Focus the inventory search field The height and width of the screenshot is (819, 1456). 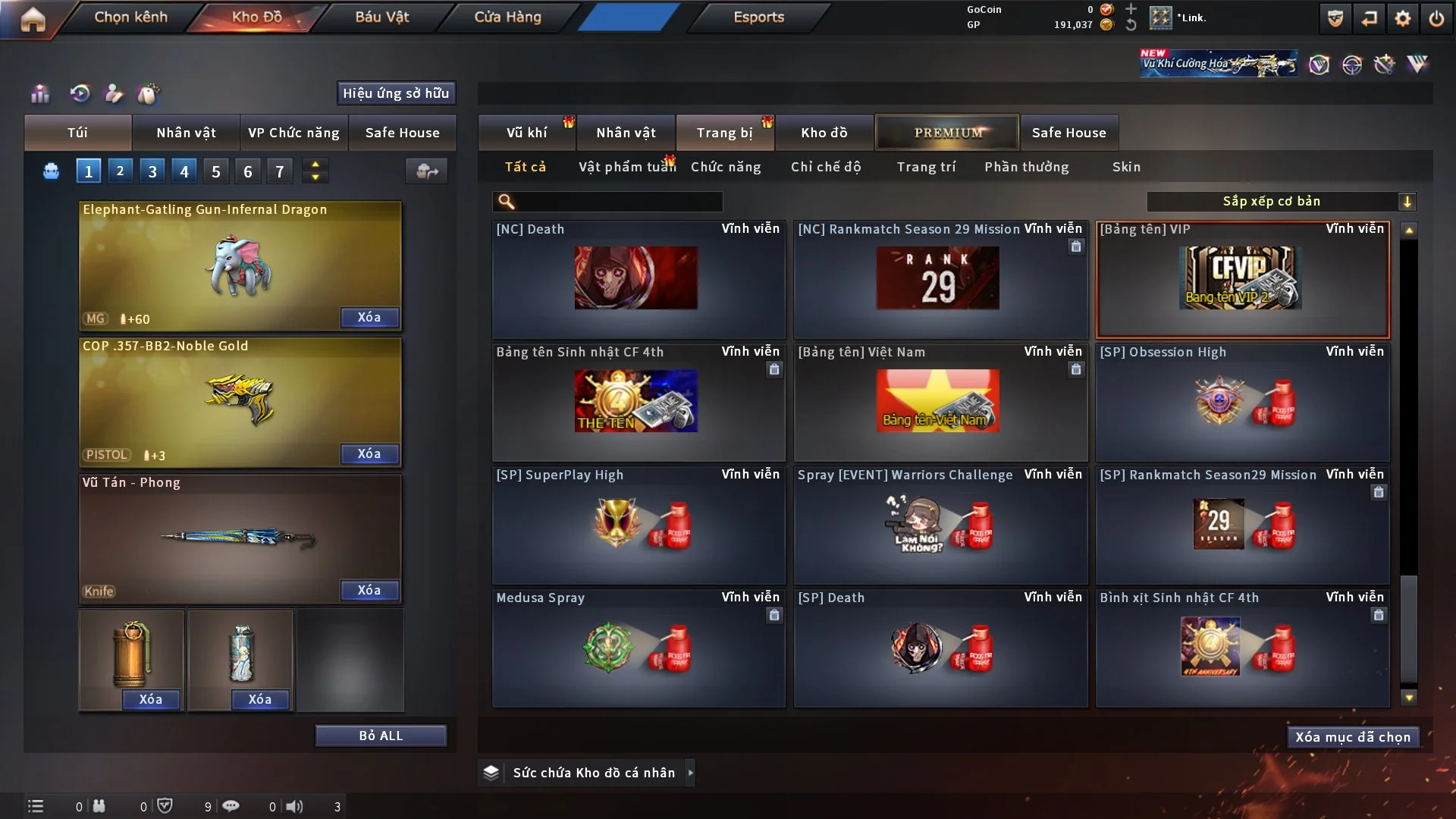click(x=618, y=201)
